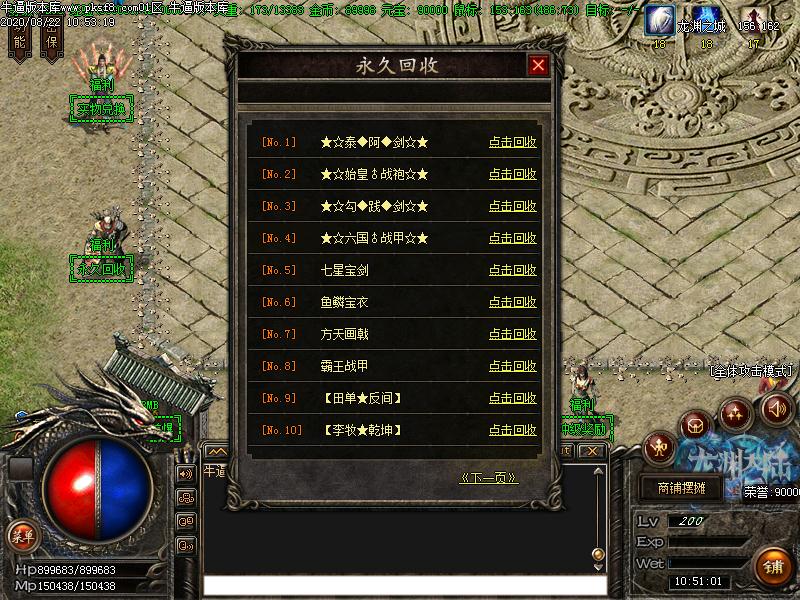The width and height of the screenshot is (800, 600).
Task: Recycle item No.1 via its 点击回收 link
Action: pos(512,142)
